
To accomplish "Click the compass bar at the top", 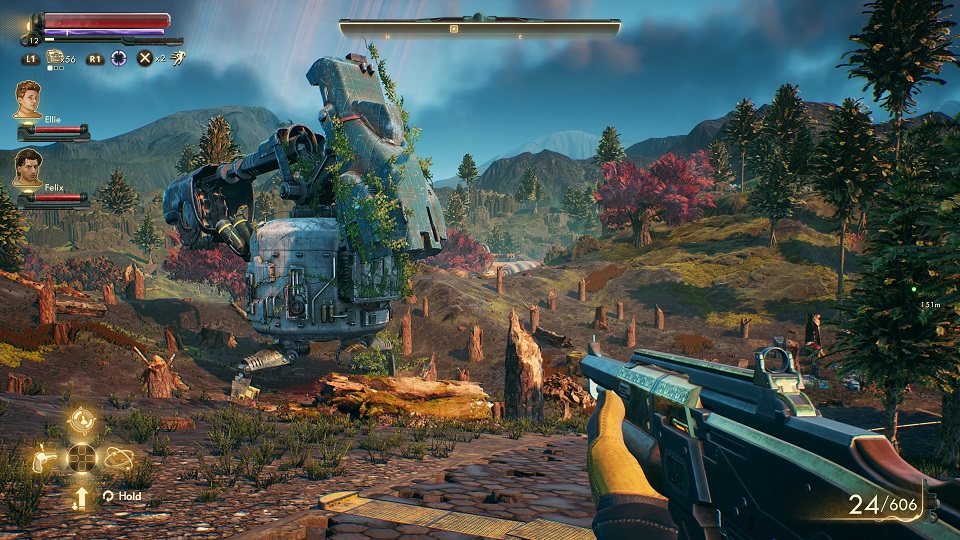I will click(x=479, y=28).
